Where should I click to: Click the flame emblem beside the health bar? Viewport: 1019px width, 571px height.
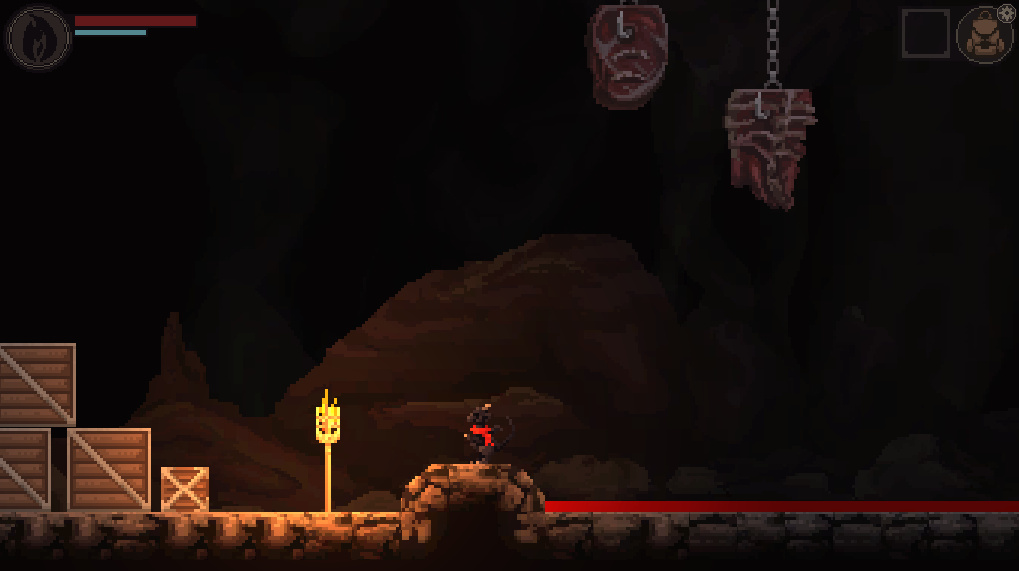(38, 38)
